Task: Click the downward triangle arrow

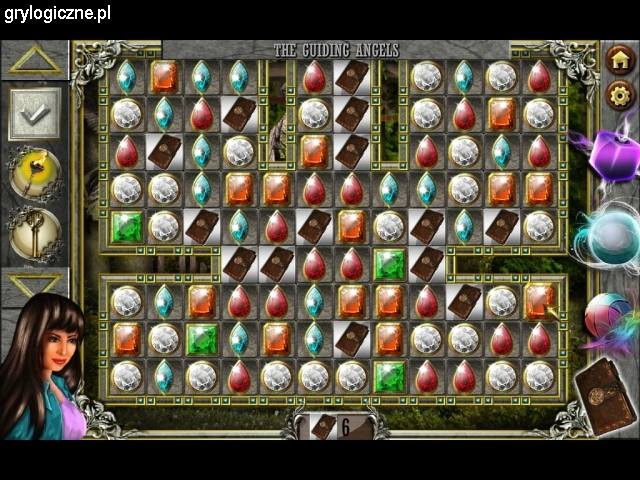Action: pos(35,283)
